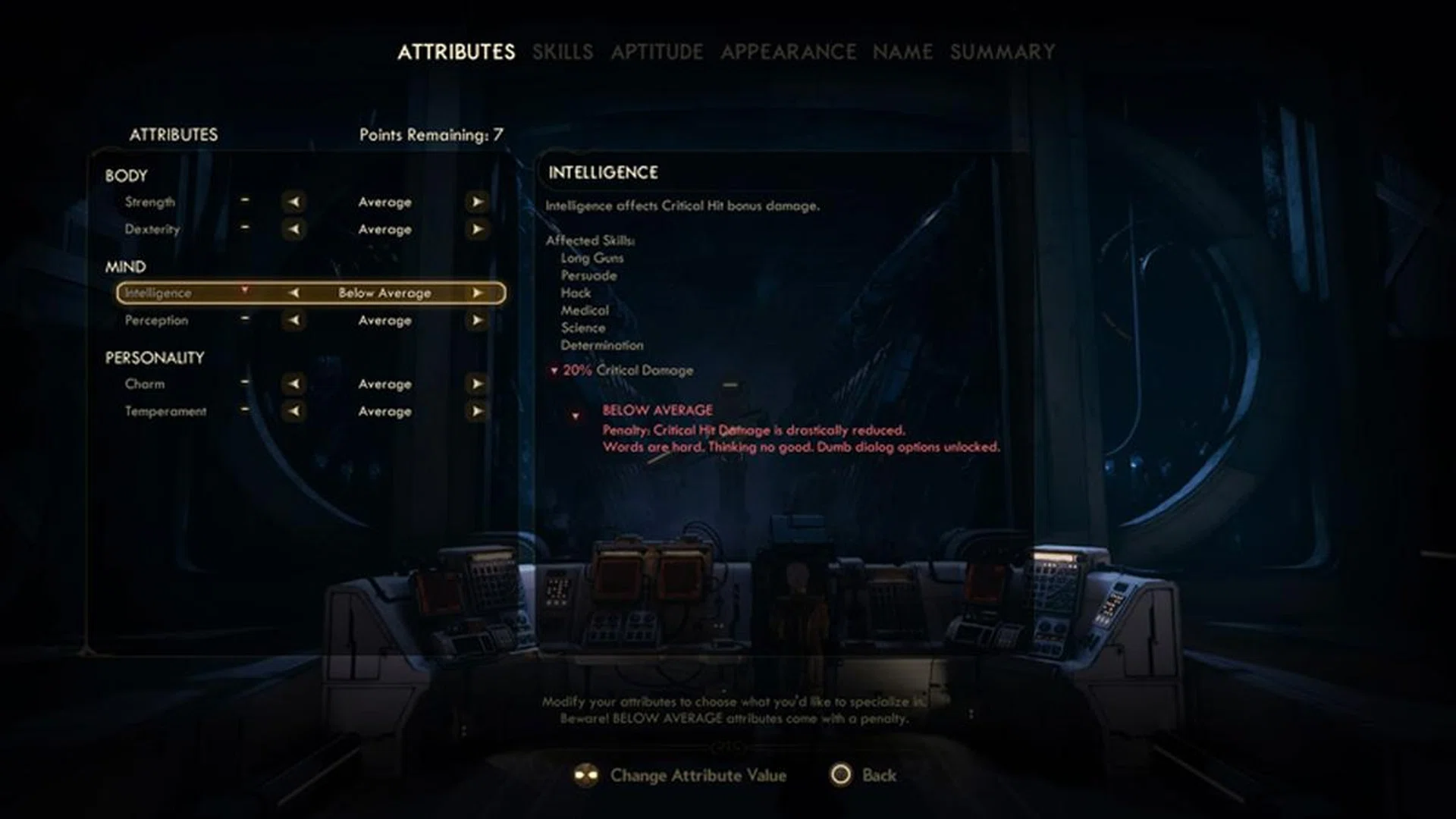Go to the Appearance tab
The image size is (1456, 819).
tap(788, 52)
